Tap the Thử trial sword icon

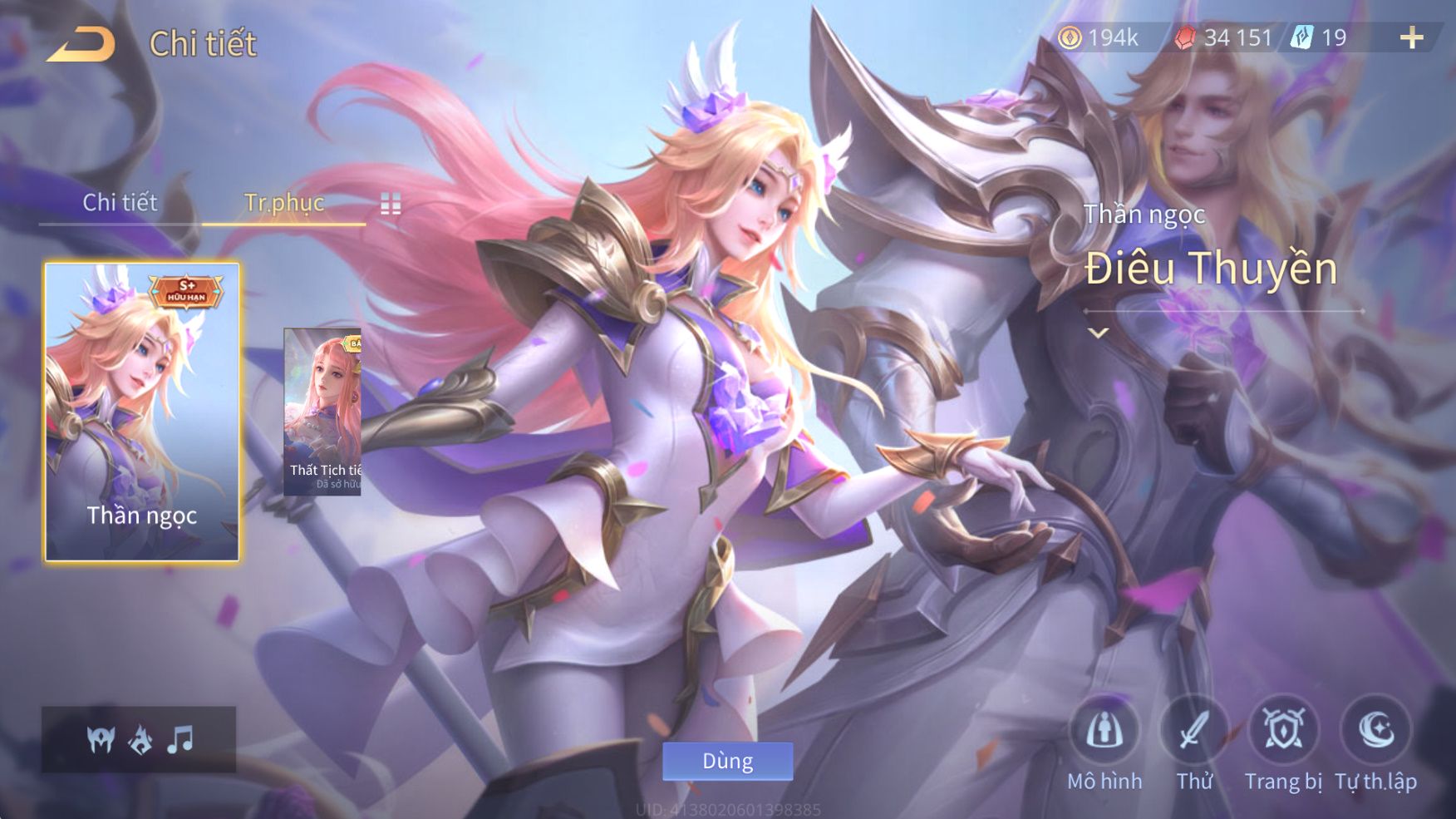[1194, 732]
